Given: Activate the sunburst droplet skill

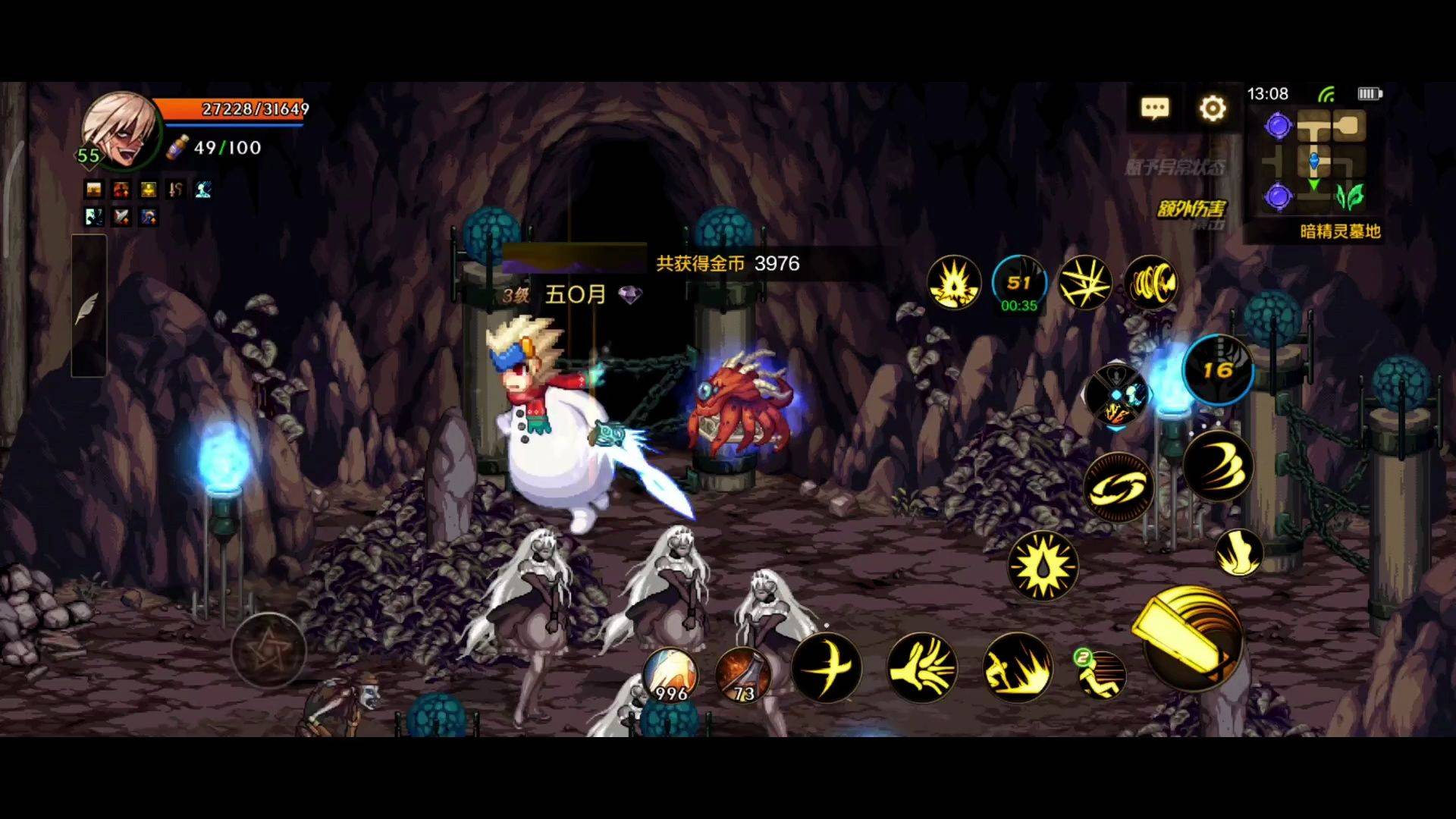Looking at the screenshot, I should coord(1043,566).
